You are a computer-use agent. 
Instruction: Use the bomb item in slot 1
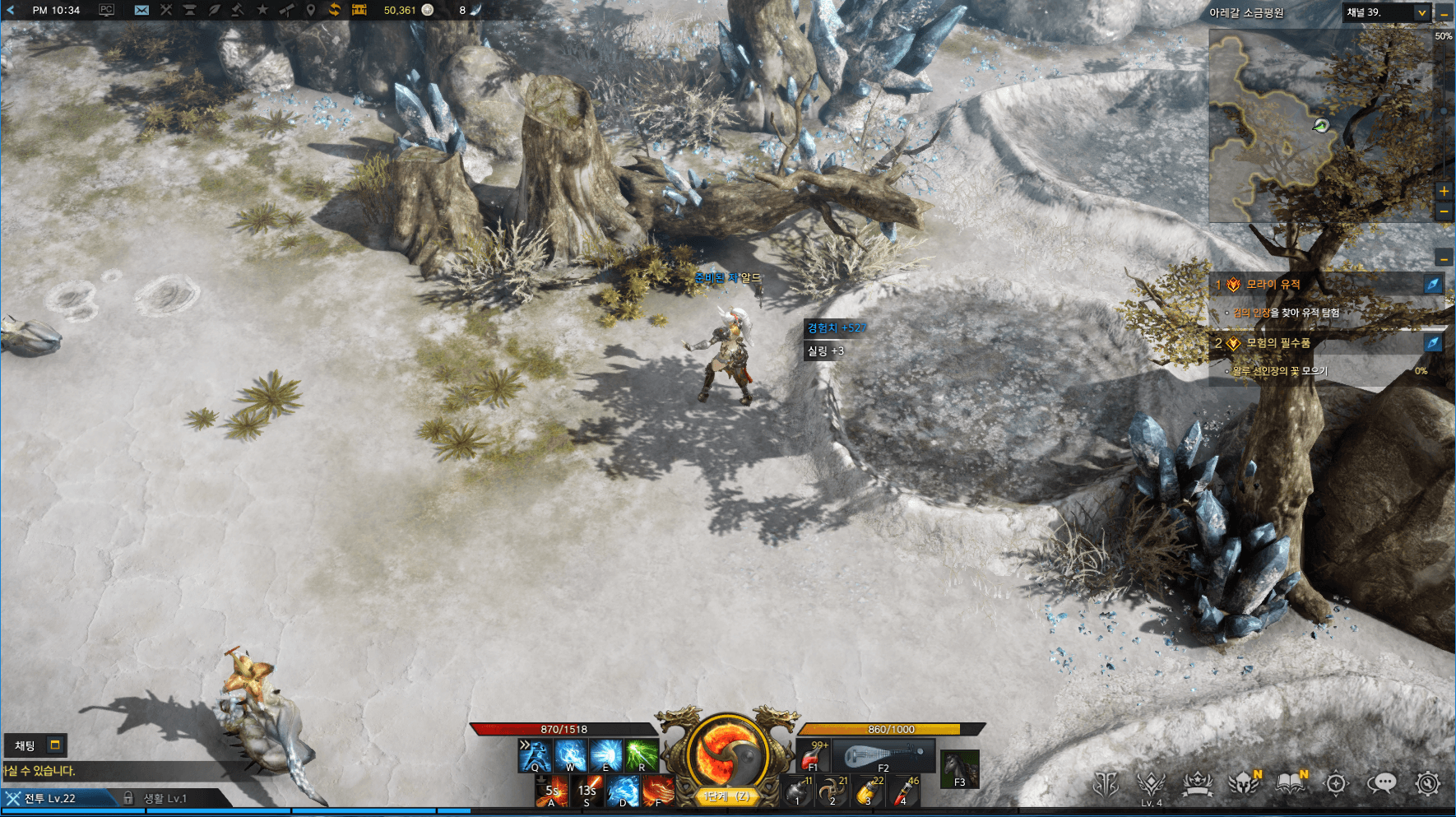point(796,791)
